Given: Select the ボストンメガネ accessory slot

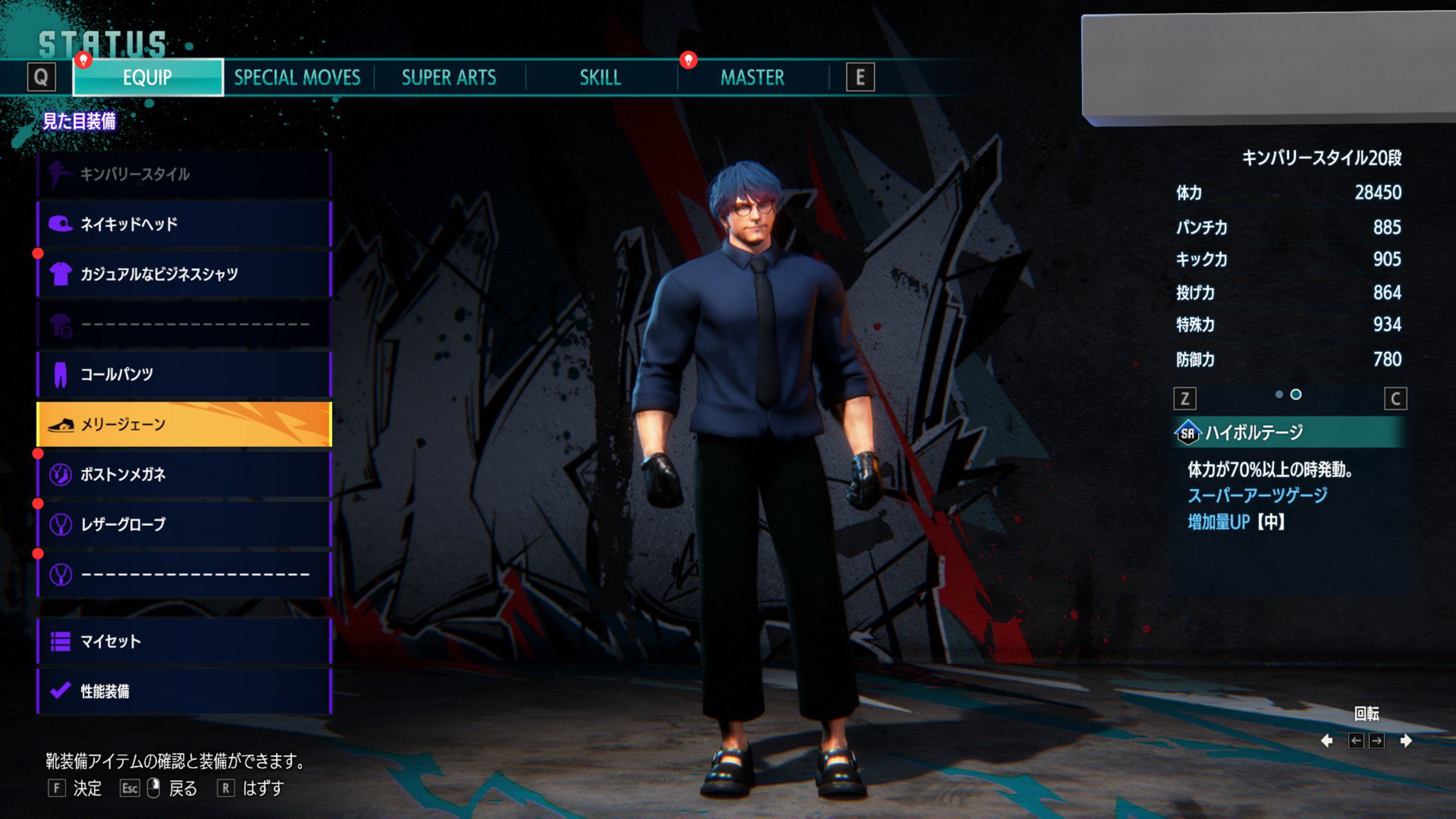Looking at the screenshot, I should point(184,474).
